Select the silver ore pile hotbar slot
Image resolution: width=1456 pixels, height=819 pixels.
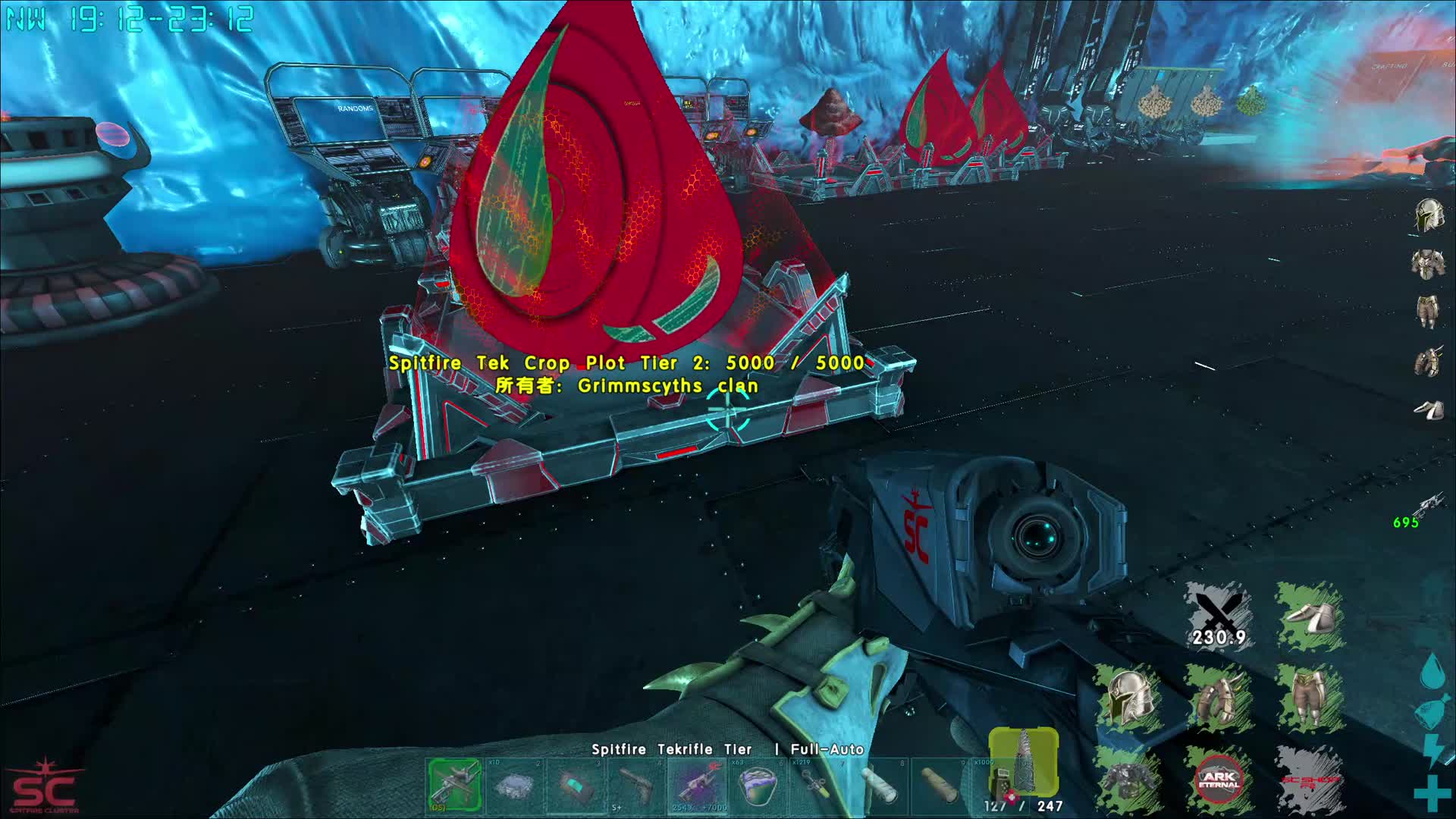[515, 785]
